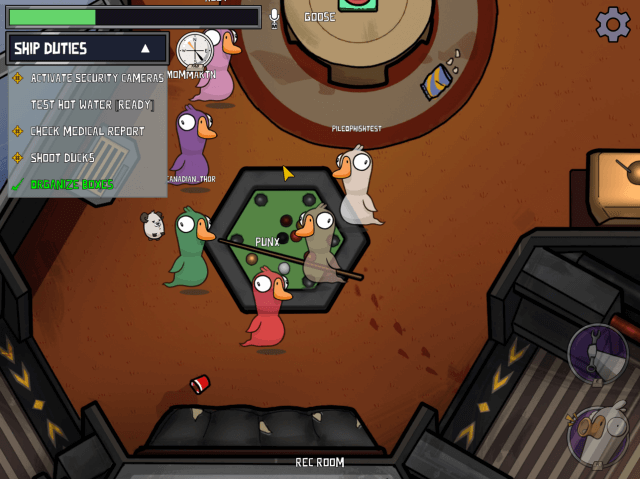Viewport: 640px width, 479px height.
Task: Select the Activate Security Cameras duty
Action: (x=96, y=77)
